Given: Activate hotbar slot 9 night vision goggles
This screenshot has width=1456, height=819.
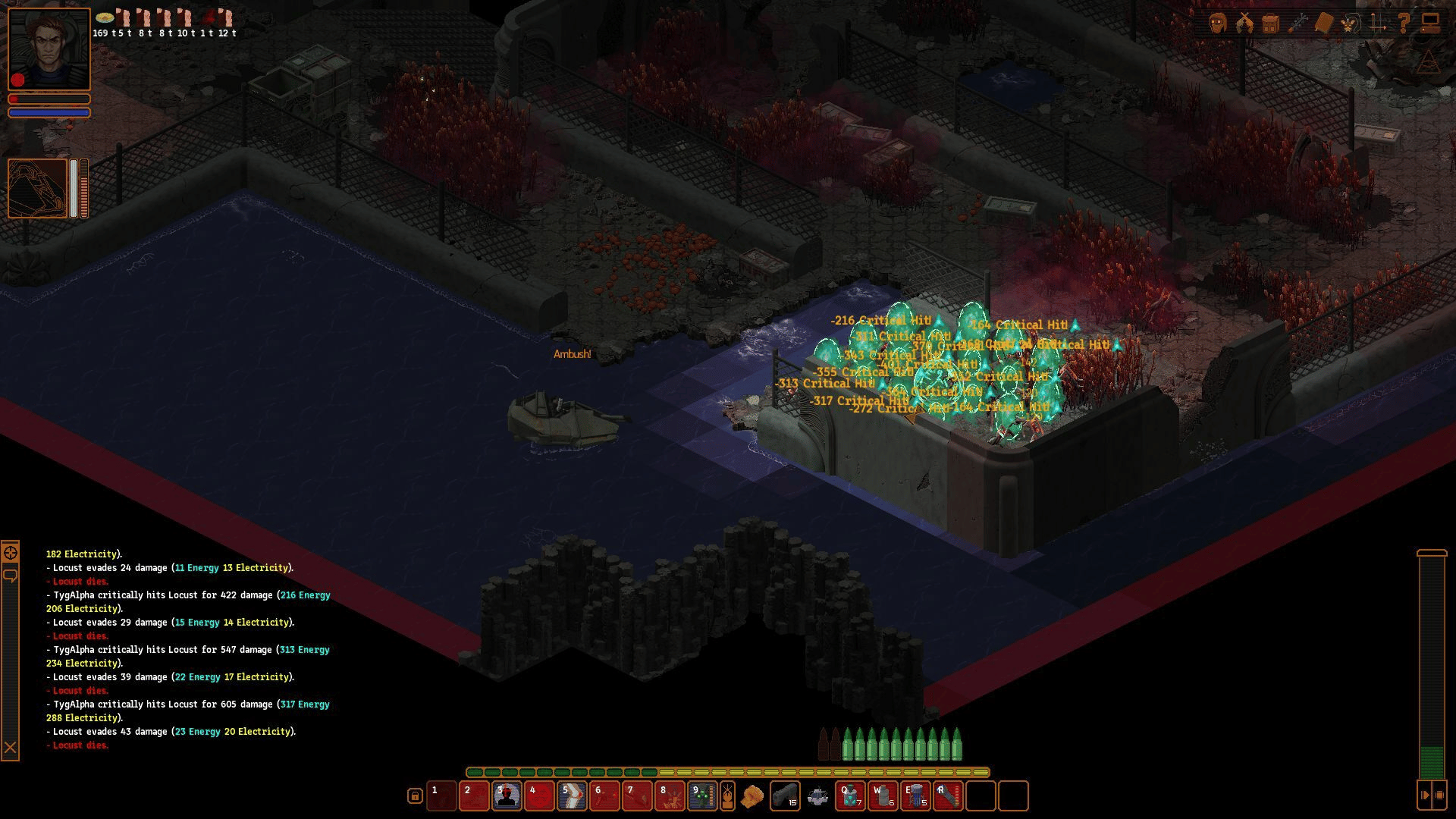Looking at the screenshot, I should (x=702, y=795).
